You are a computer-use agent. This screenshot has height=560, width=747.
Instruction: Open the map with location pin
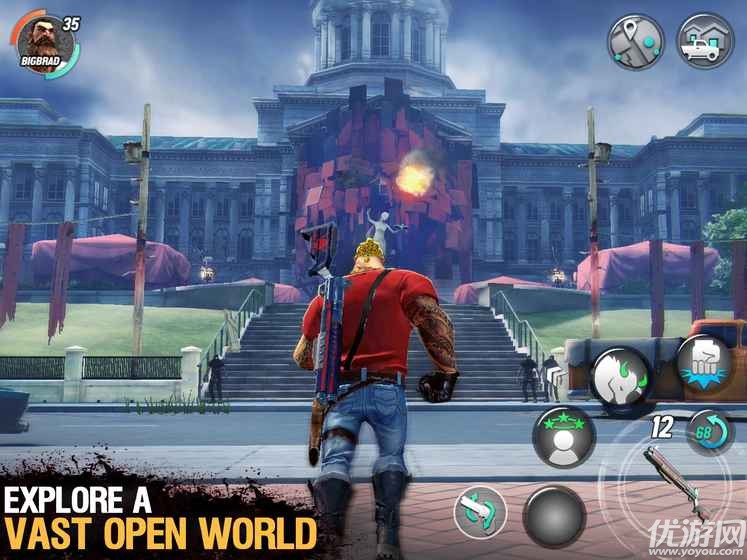[638, 41]
